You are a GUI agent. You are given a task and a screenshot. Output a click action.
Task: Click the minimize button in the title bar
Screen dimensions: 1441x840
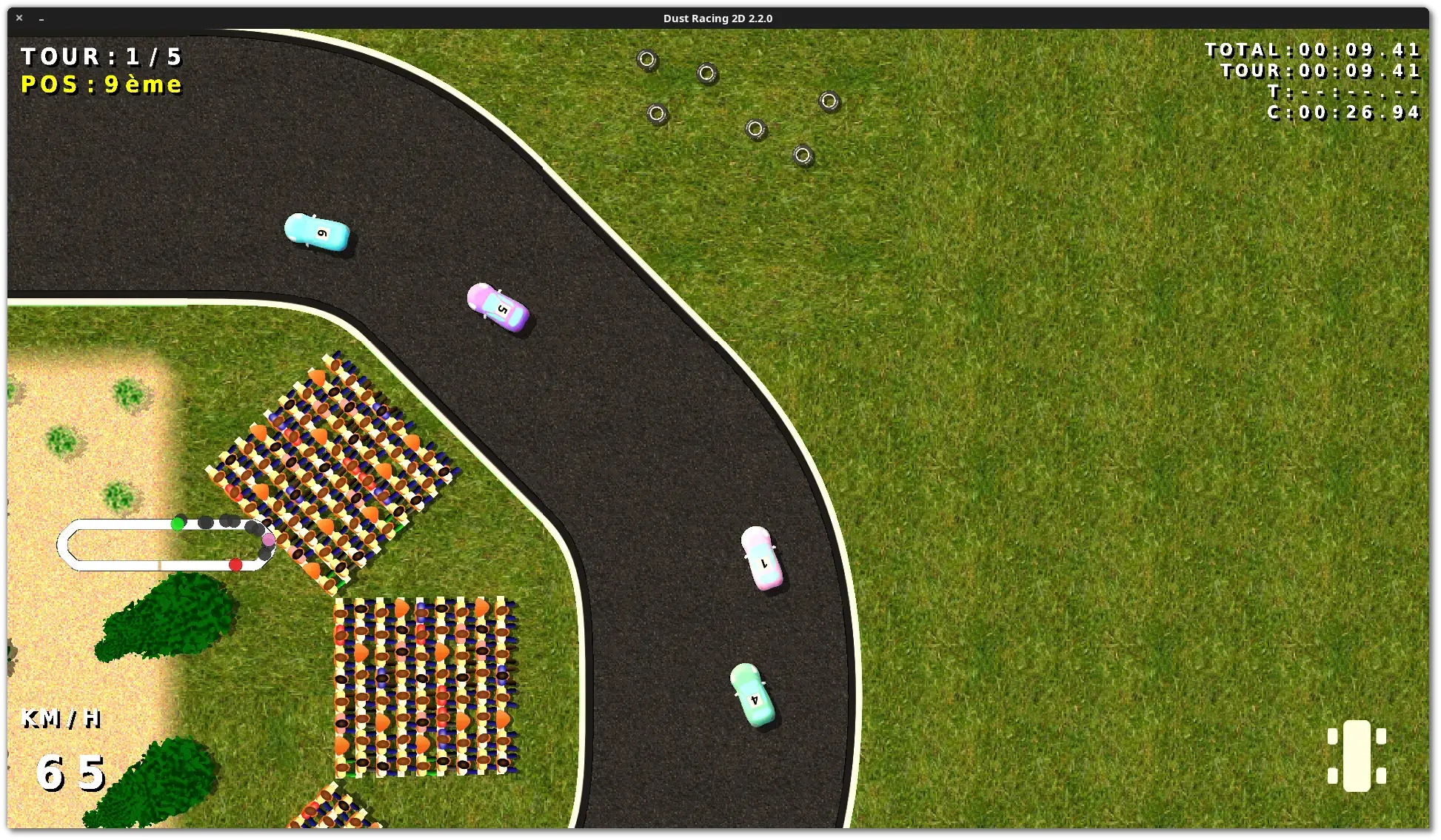tap(41, 19)
